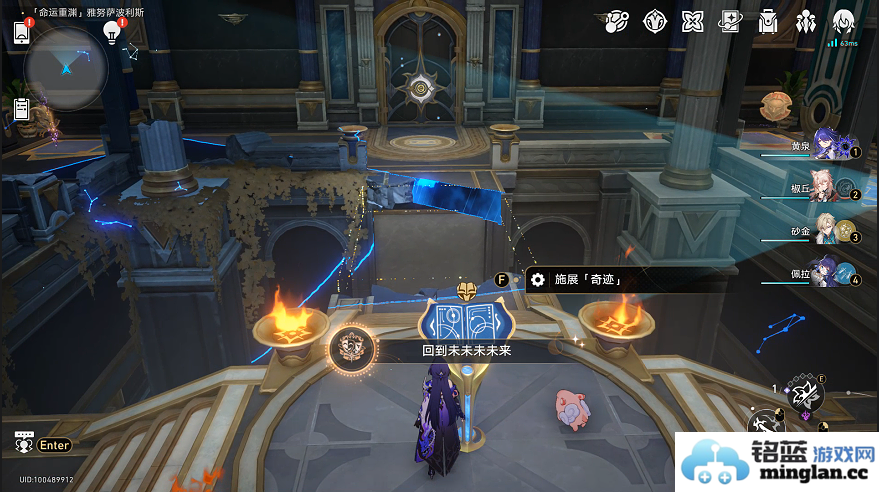Open the backpack inventory icon
This screenshot has height=492, width=879.
tap(768, 21)
